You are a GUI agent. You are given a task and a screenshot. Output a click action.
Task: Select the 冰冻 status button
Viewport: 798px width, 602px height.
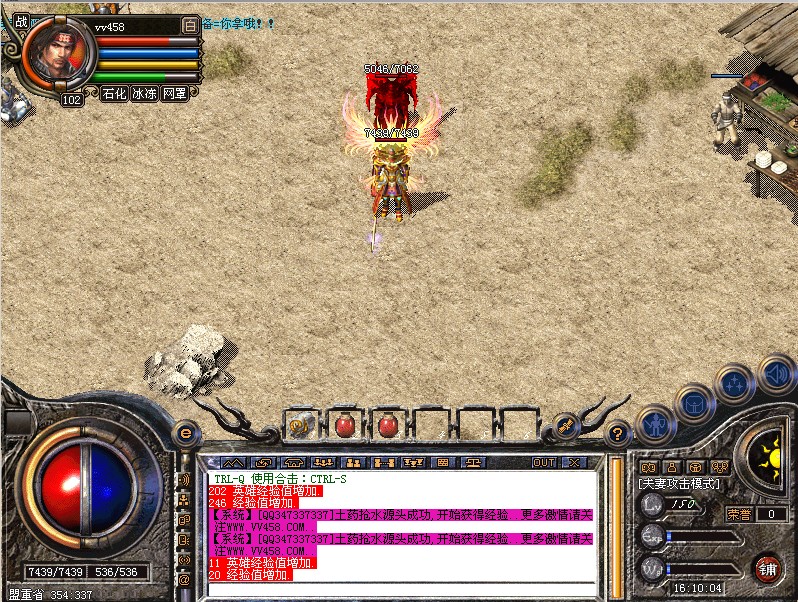[x=145, y=94]
